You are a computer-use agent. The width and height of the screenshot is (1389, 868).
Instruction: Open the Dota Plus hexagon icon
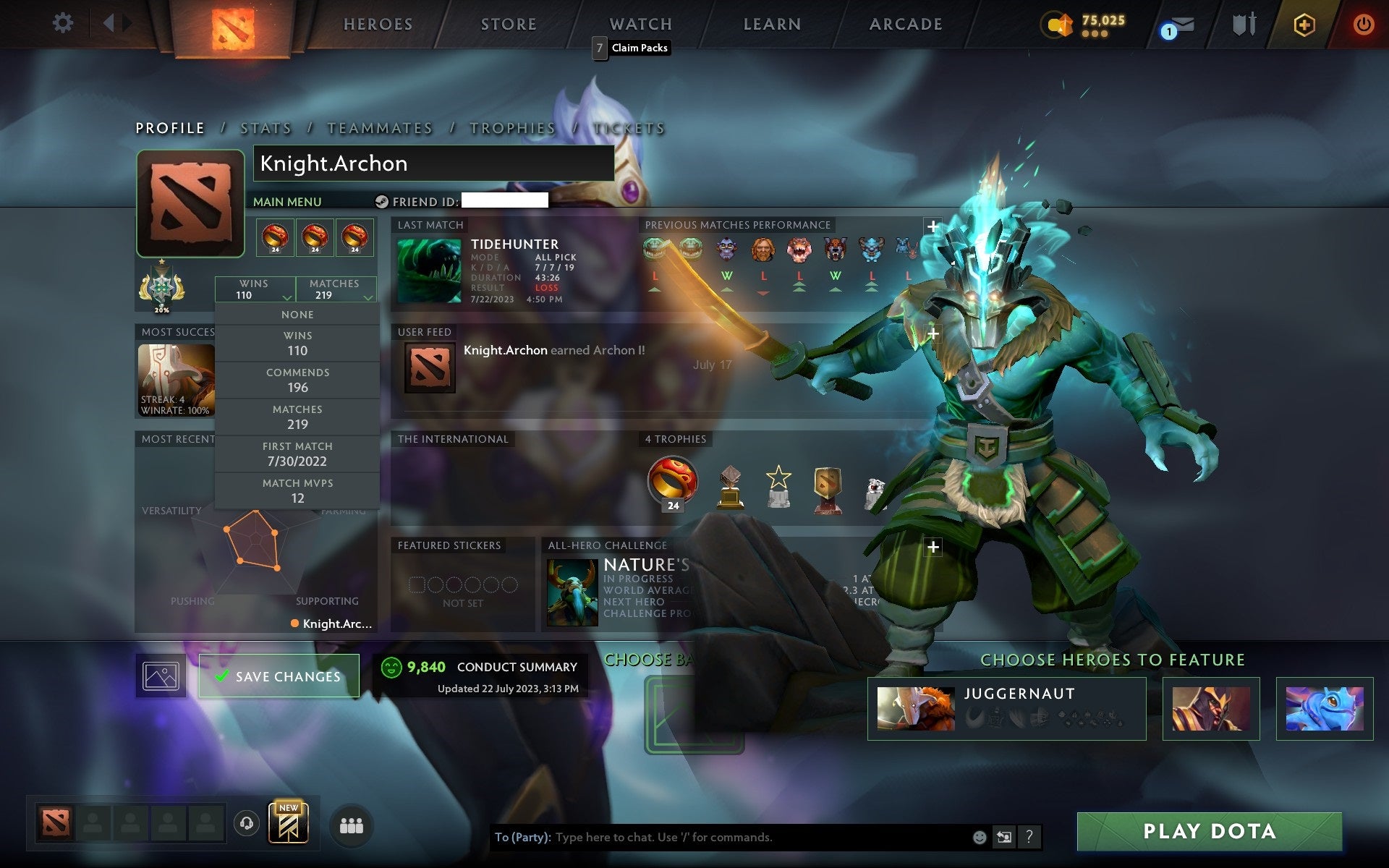point(1302,22)
